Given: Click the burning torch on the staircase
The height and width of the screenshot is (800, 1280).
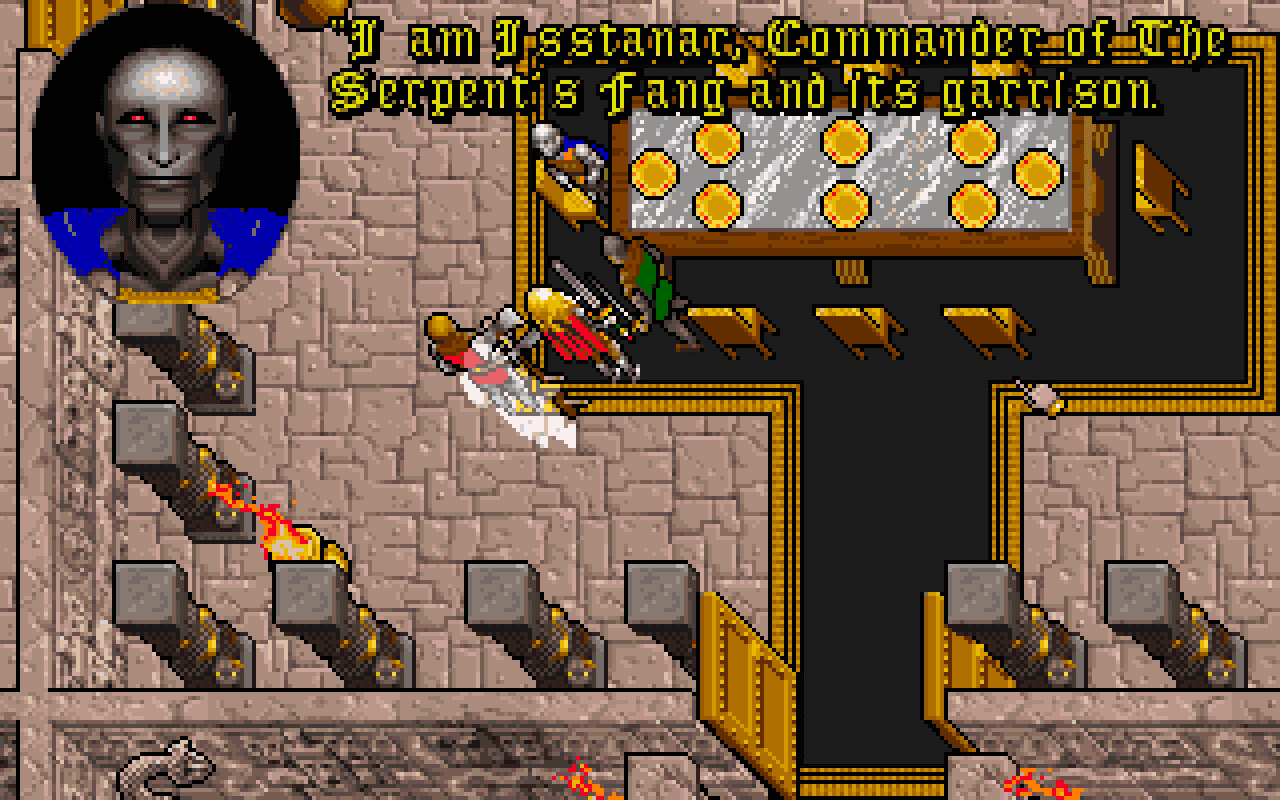Looking at the screenshot, I should pyautogui.click(x=285, y=520).
